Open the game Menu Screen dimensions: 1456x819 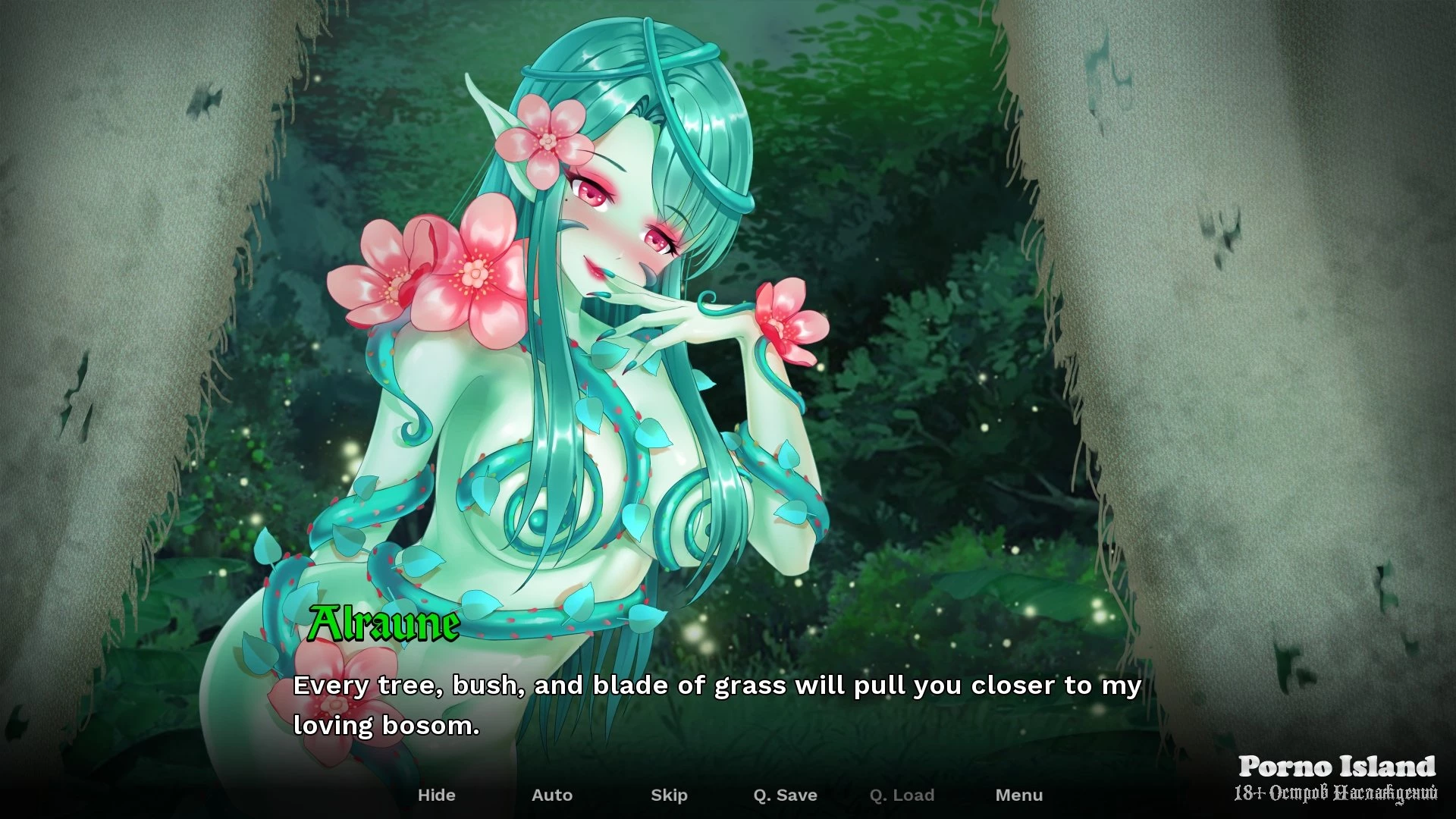pyautogui.click(x=1018, y=795)
